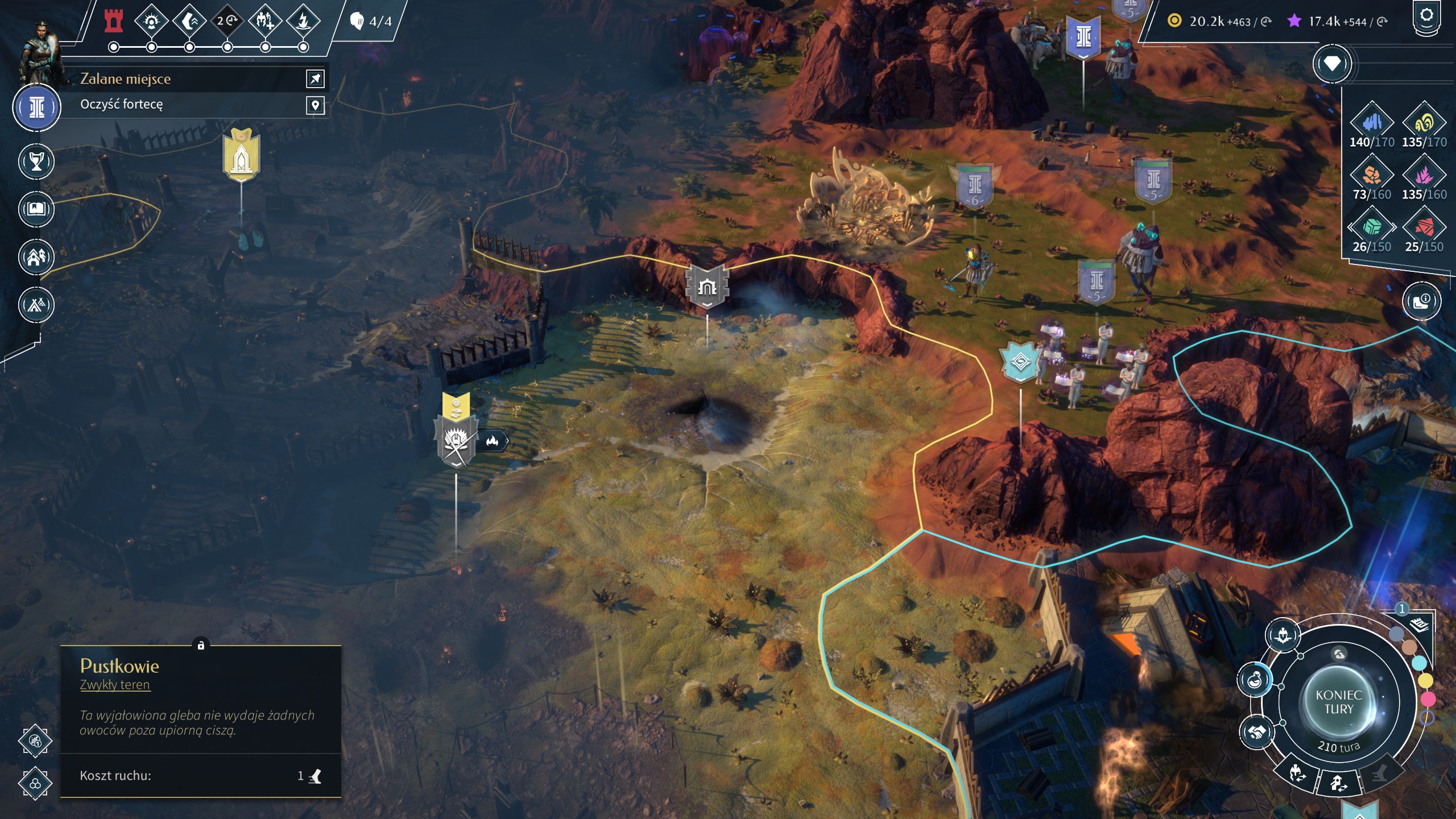The height and width of the screenshot is (819, 1456).
Task: Pin the Zalane miejsce quest
Action: [315, 78]
